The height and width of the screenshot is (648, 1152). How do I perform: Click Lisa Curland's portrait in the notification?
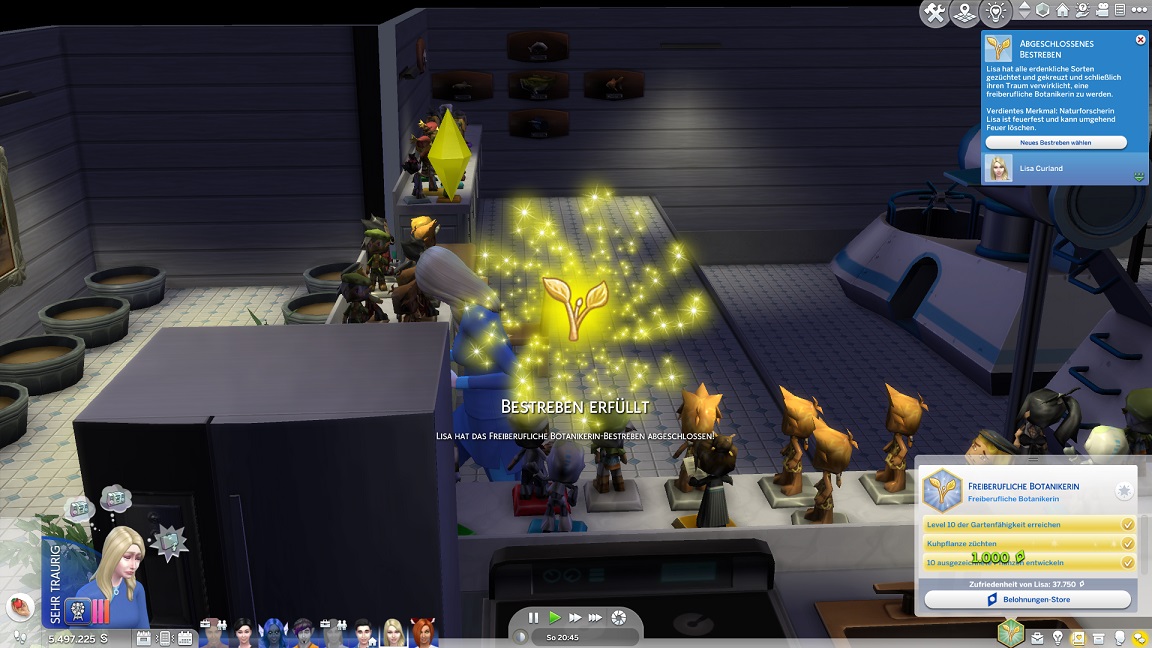point(999,168)
